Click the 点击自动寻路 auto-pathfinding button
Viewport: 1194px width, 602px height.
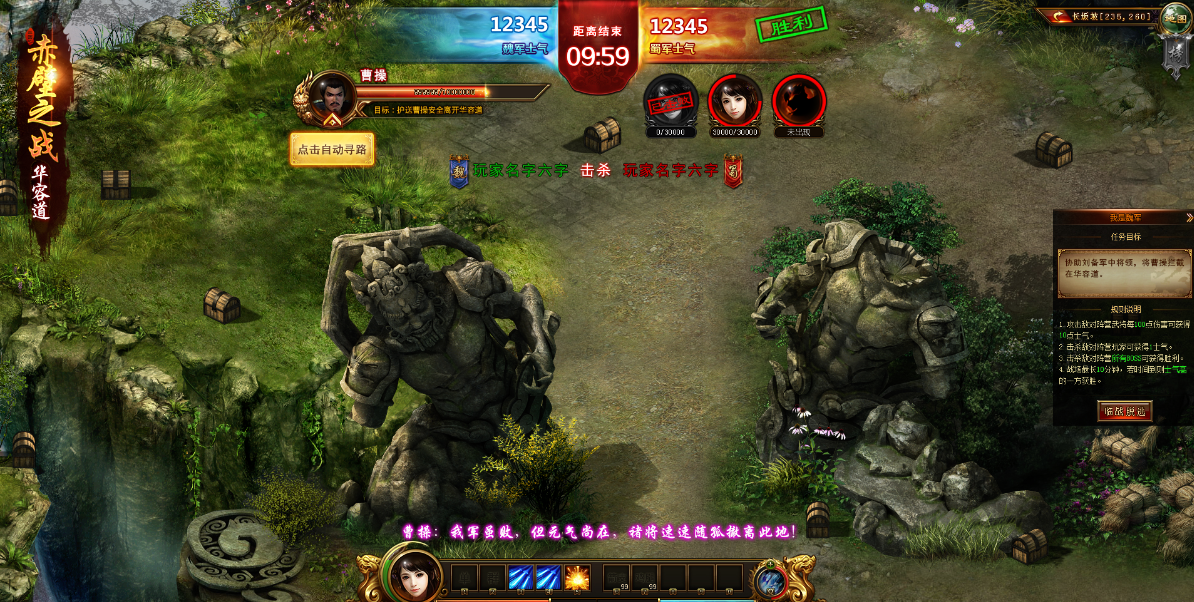(x=332, y=150)
